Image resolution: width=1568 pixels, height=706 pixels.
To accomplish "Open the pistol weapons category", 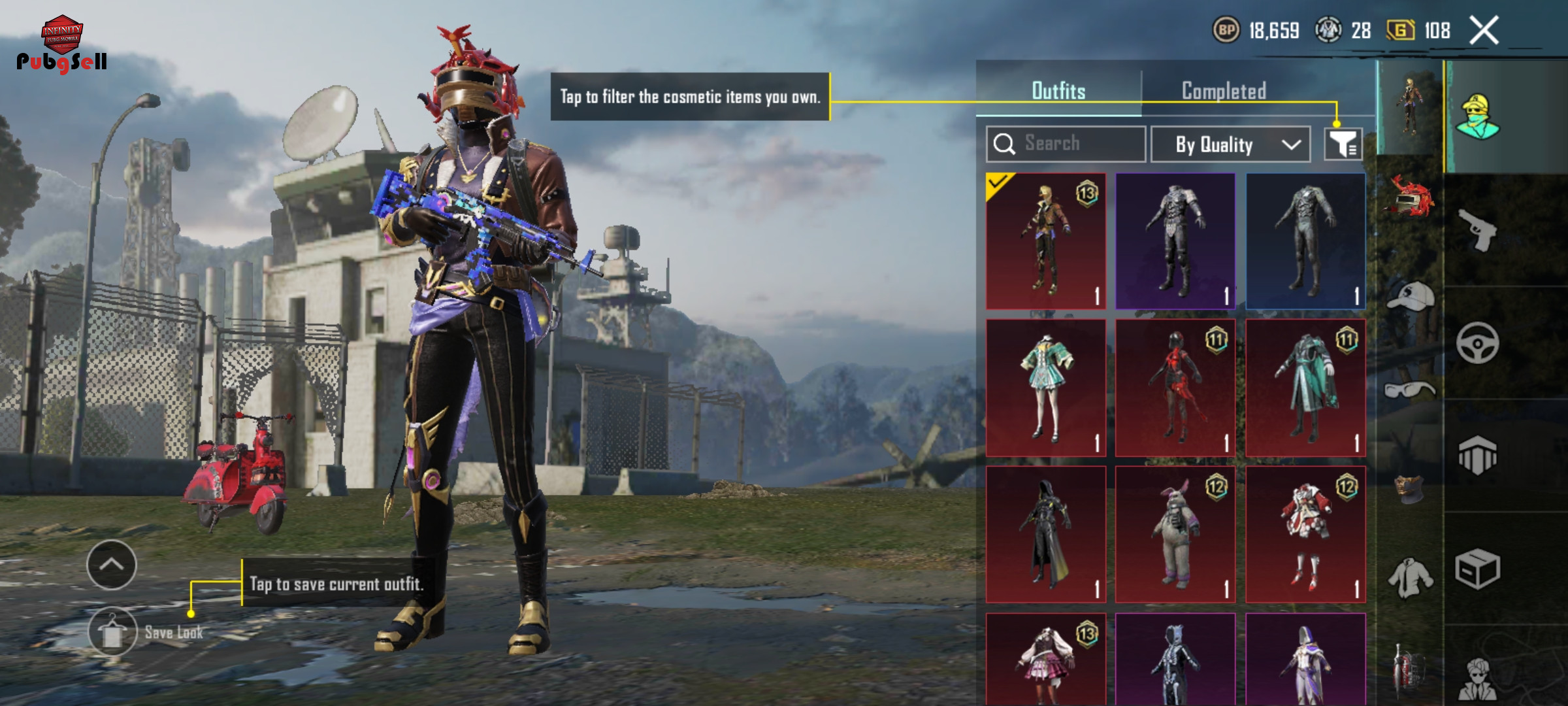I will 1478,230.
